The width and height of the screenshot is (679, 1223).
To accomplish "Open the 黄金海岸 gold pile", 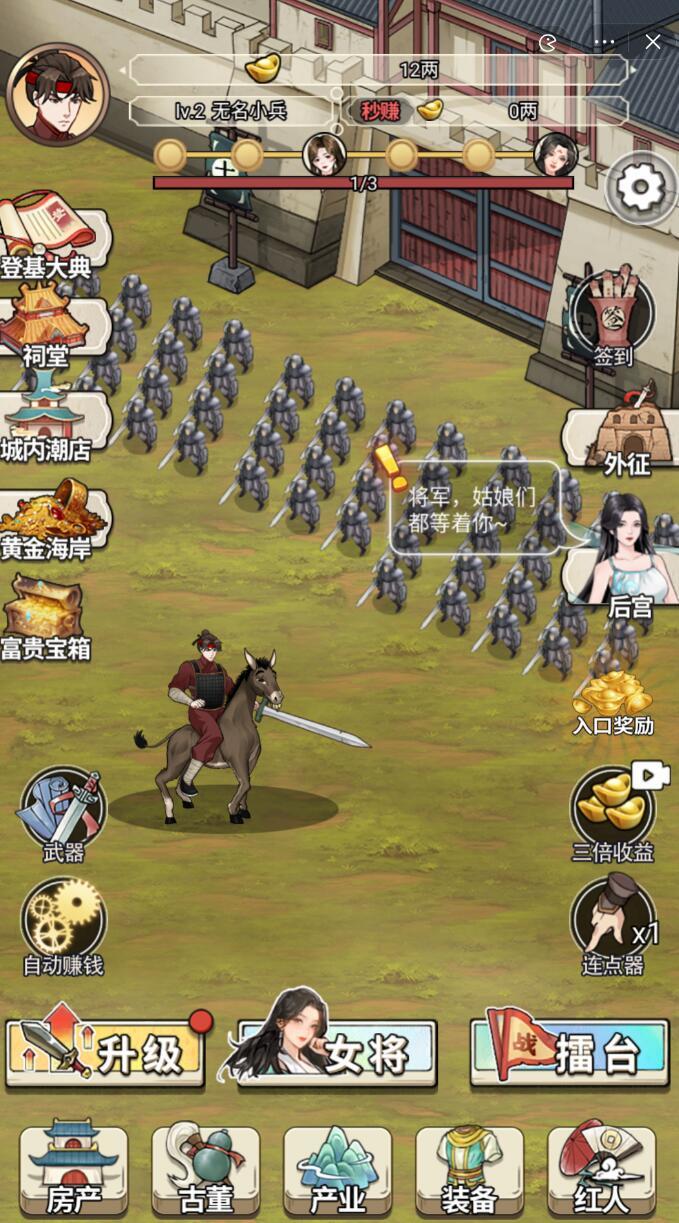I will click(48, 518).
